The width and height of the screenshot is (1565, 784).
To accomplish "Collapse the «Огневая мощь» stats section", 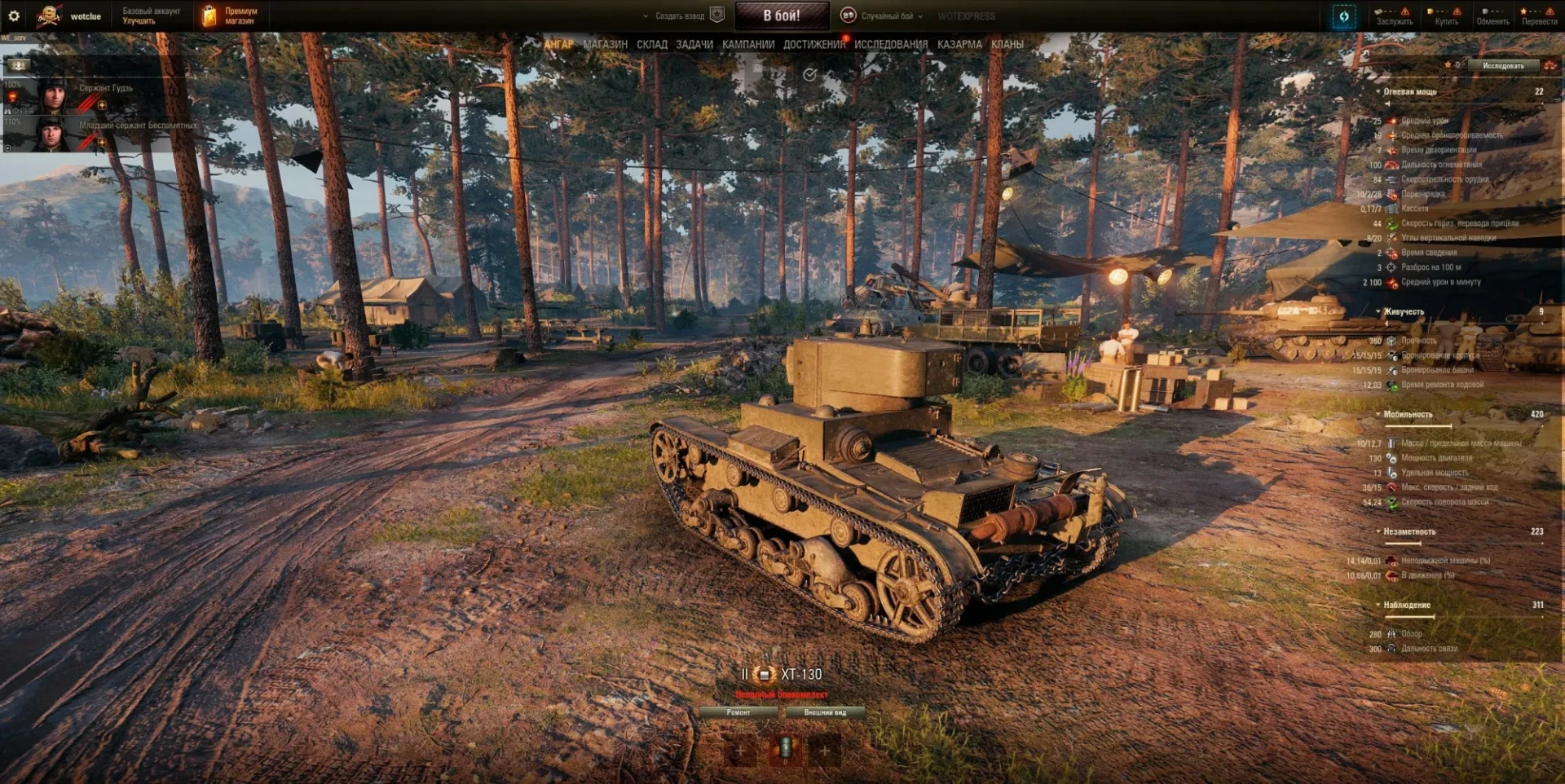I will (x=1378, y=92).
